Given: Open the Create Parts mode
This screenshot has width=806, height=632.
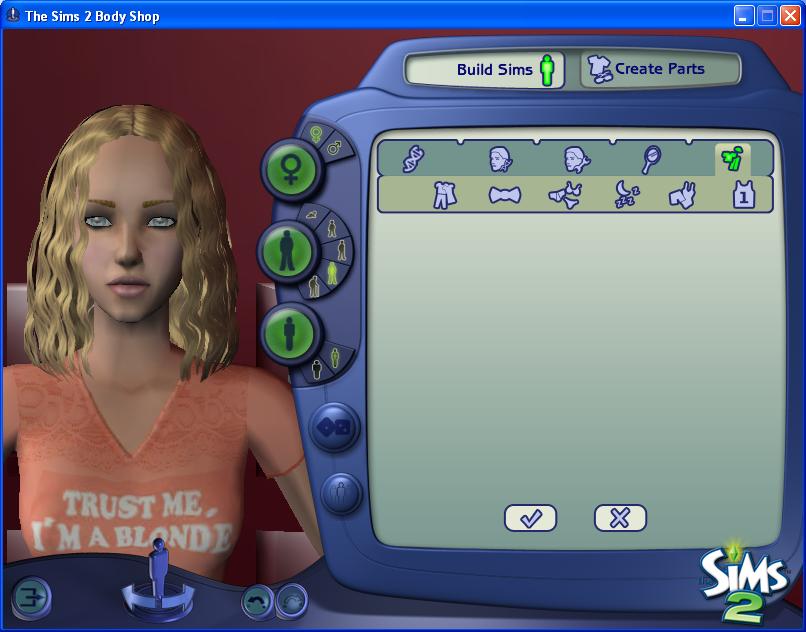Looking at the screenshot, I should point(659,69).
